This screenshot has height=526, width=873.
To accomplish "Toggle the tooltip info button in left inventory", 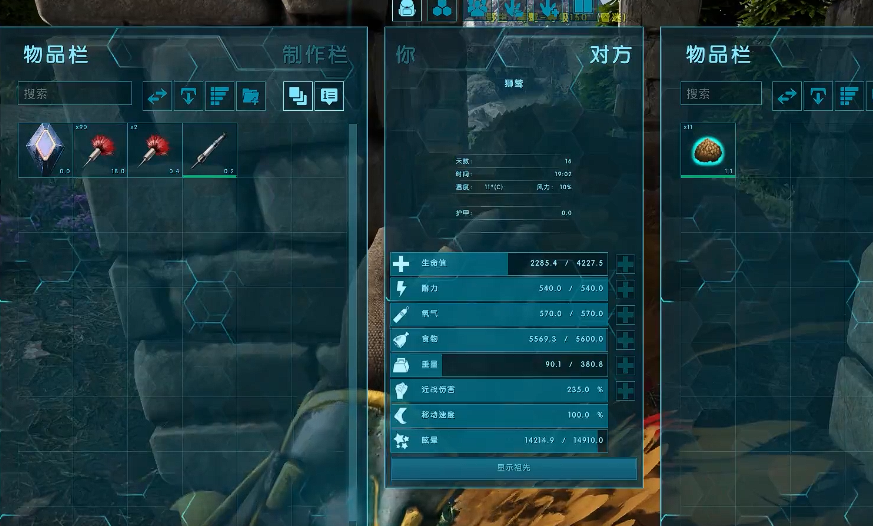I will click(328, 96).
